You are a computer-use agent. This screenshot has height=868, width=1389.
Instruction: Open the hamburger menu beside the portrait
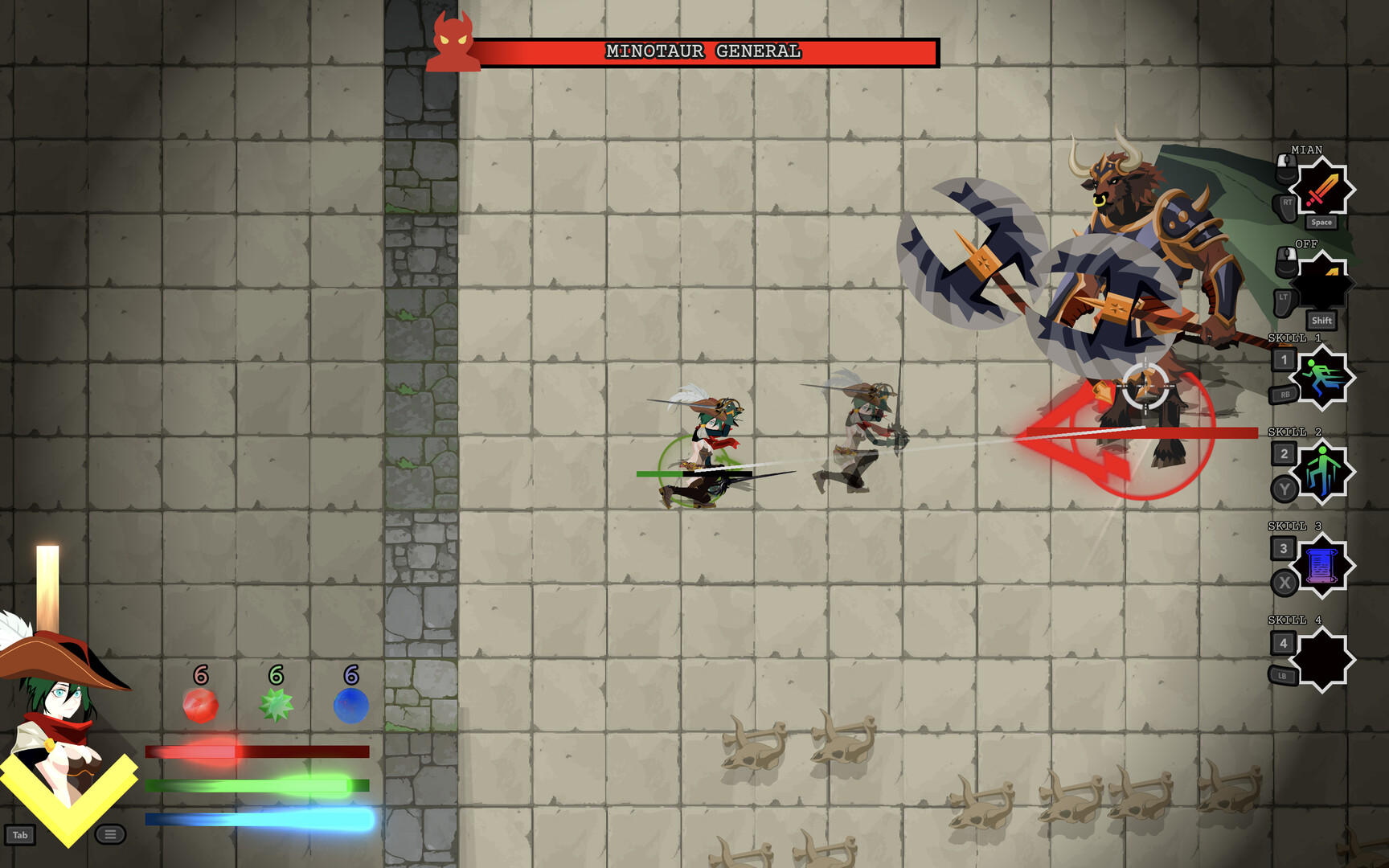[x=109, y=836]
